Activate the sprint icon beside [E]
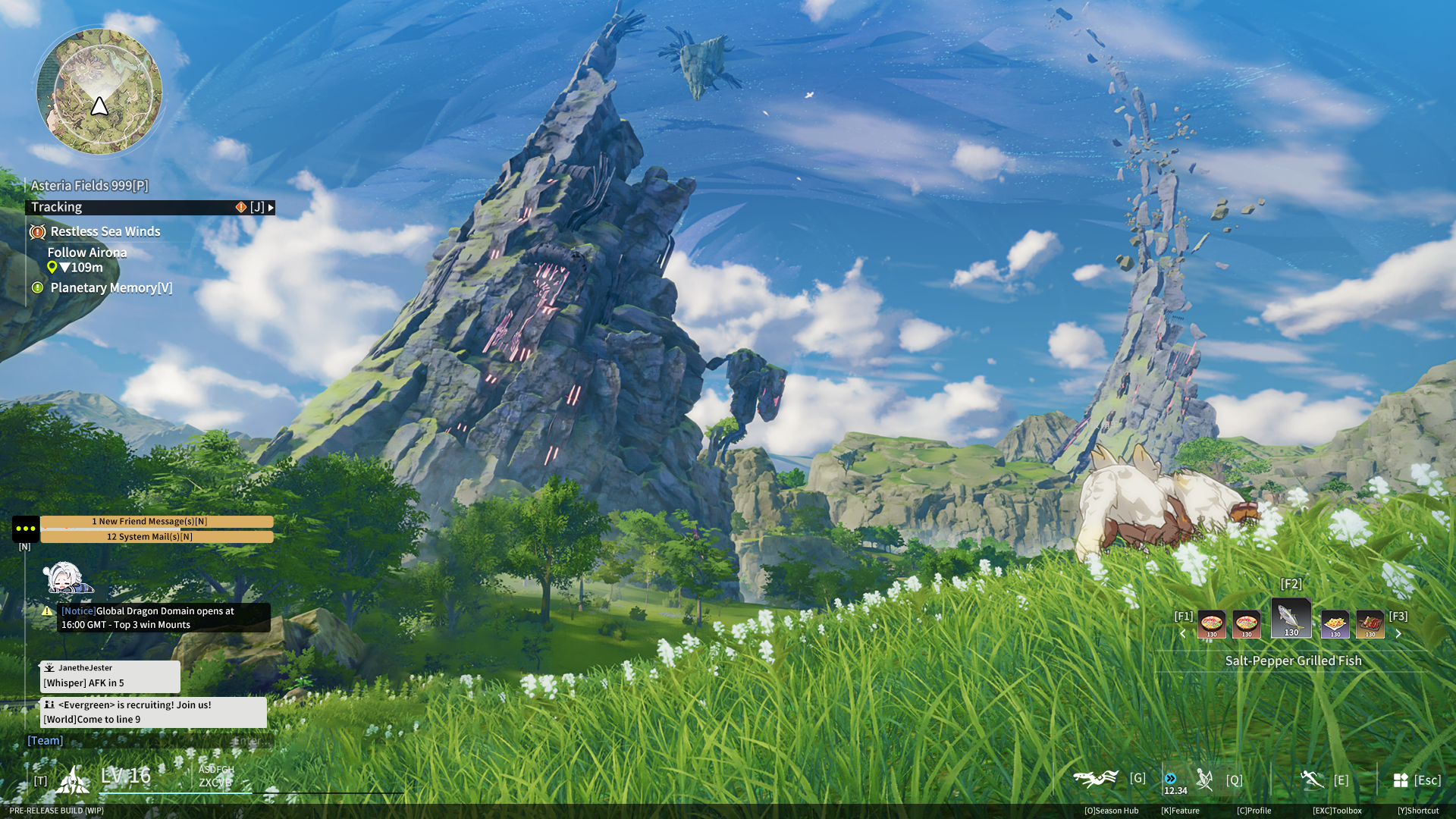Image resolution: width=1456 pixels, height=819 pixels. pos(1311,779)
